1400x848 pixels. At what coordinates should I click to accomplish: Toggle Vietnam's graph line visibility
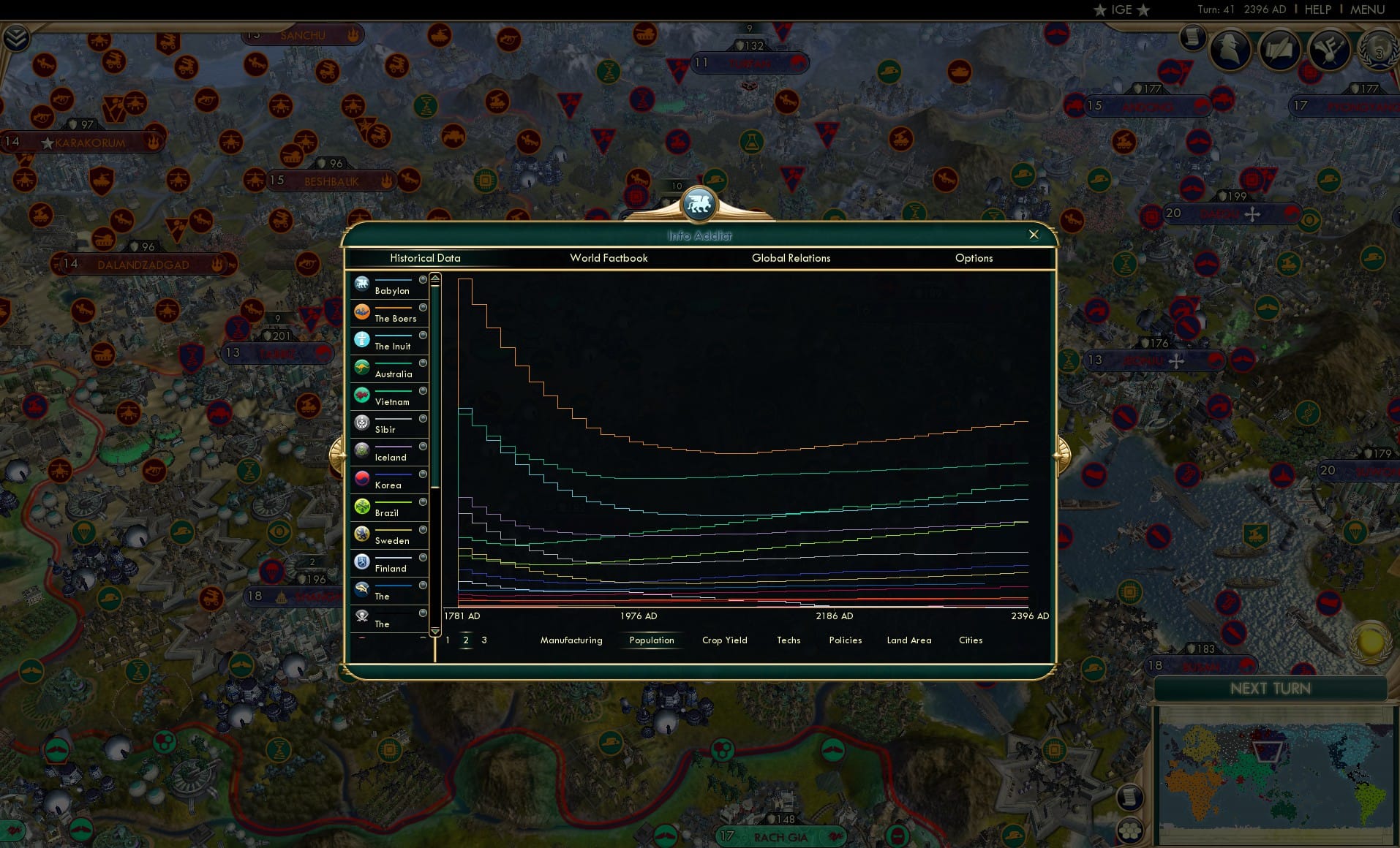tap(422, 391)
